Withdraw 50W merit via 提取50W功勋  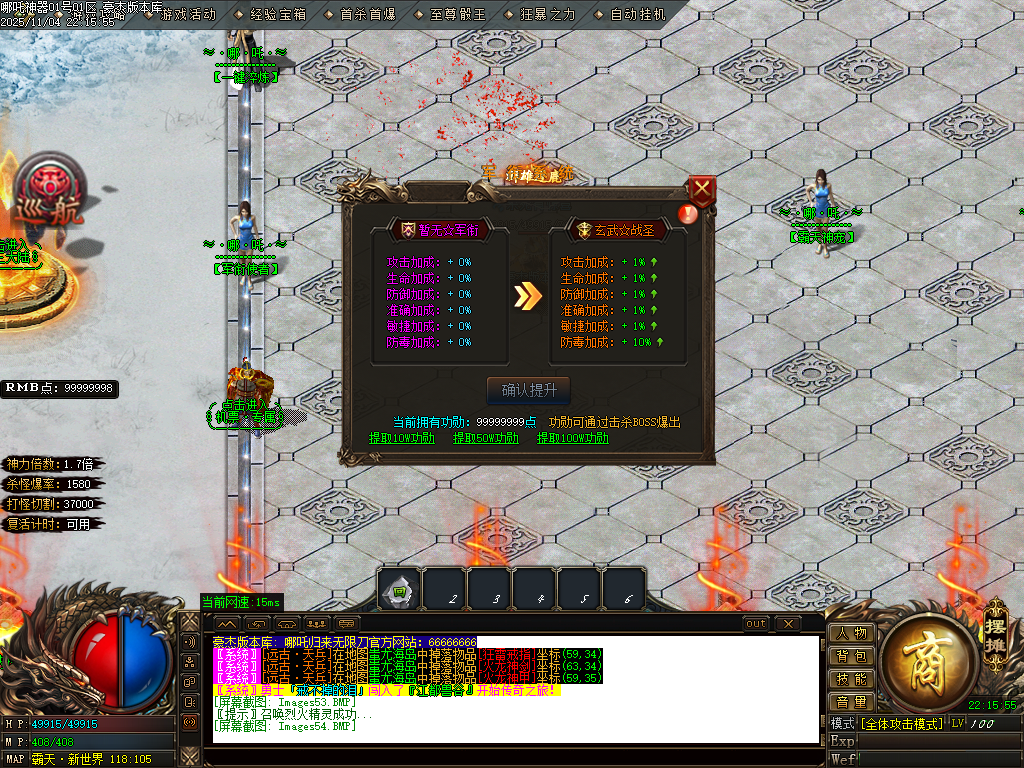[486, 438]
